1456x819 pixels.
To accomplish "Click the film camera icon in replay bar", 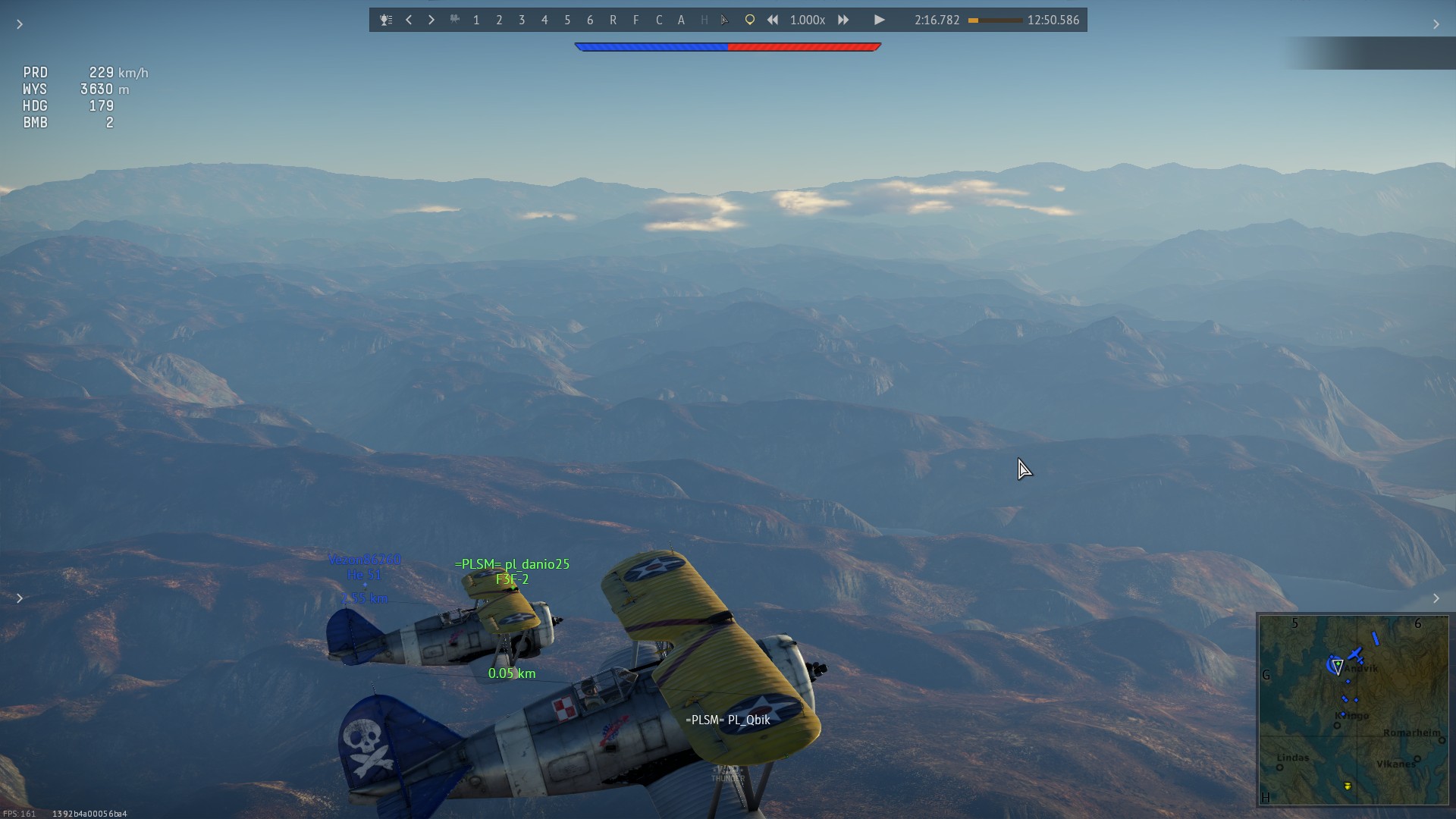I will click(454, 20).
